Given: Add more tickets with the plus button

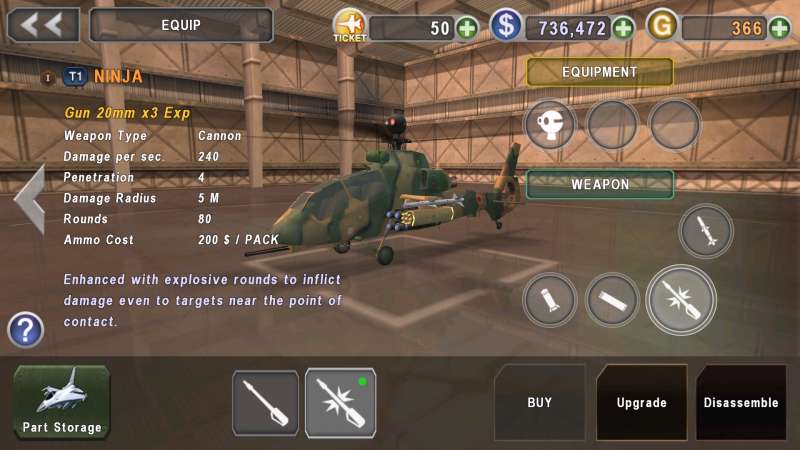Looking at the screenshot, I should [467, 28].
